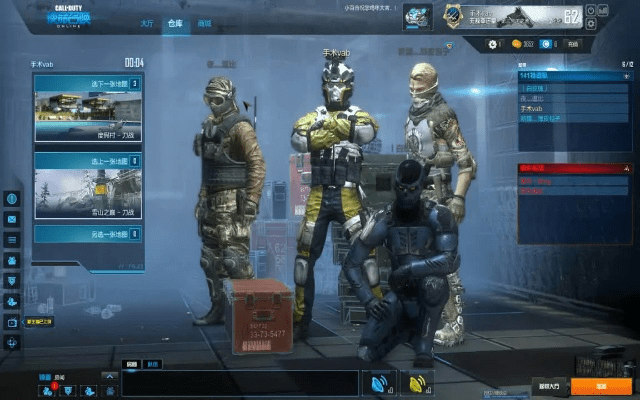Click the motorcycle promo thumbnail
The height and width of the screenshot is (400, 640).
click(418, 17)
